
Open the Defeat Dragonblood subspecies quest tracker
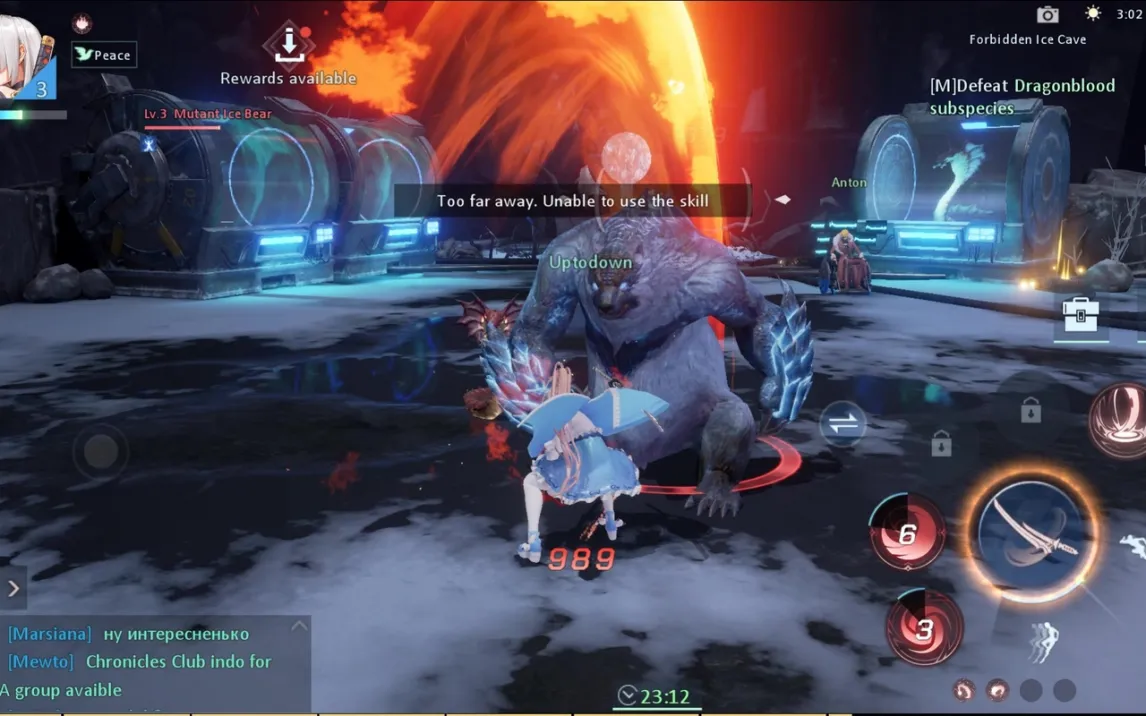click(1022, 97)
